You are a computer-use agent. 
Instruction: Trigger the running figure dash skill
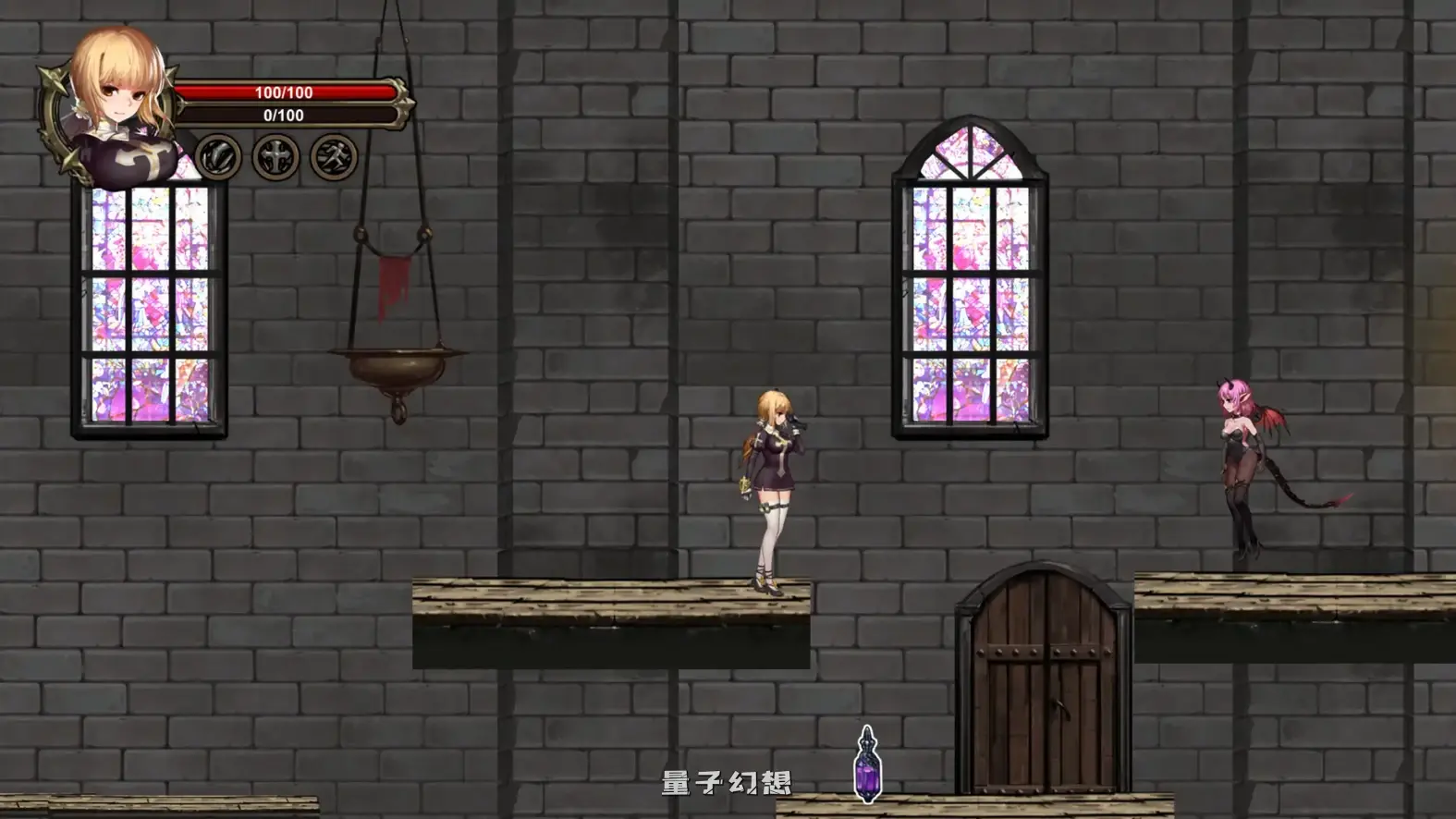pos(334,156)
